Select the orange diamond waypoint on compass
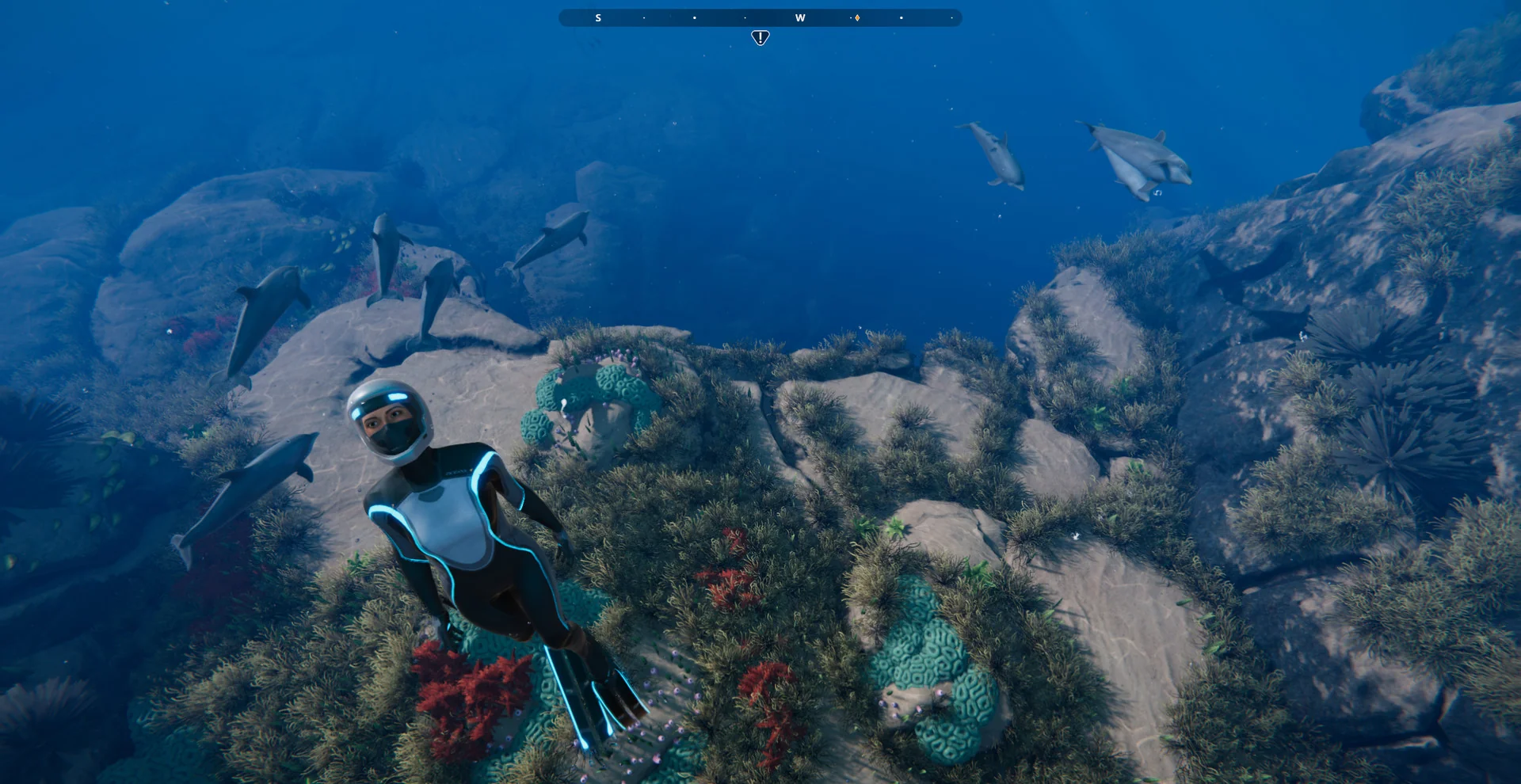This screenshot has width=1521, height=784. click(857, 17)
